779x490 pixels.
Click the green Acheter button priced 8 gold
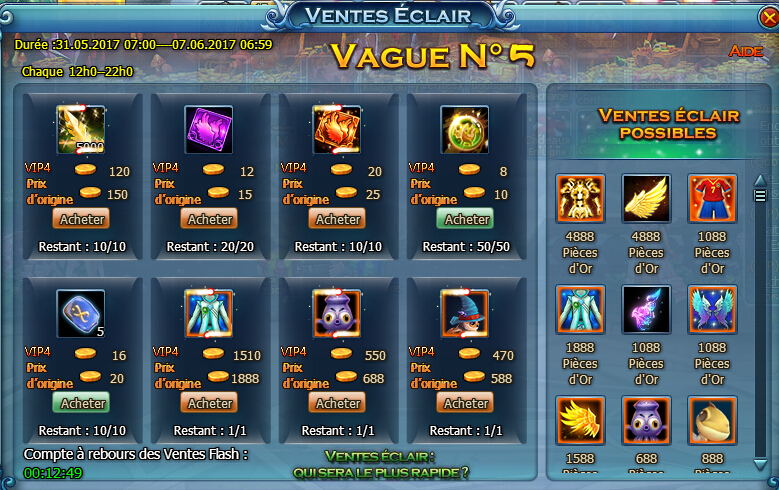[x=466, y=219]
